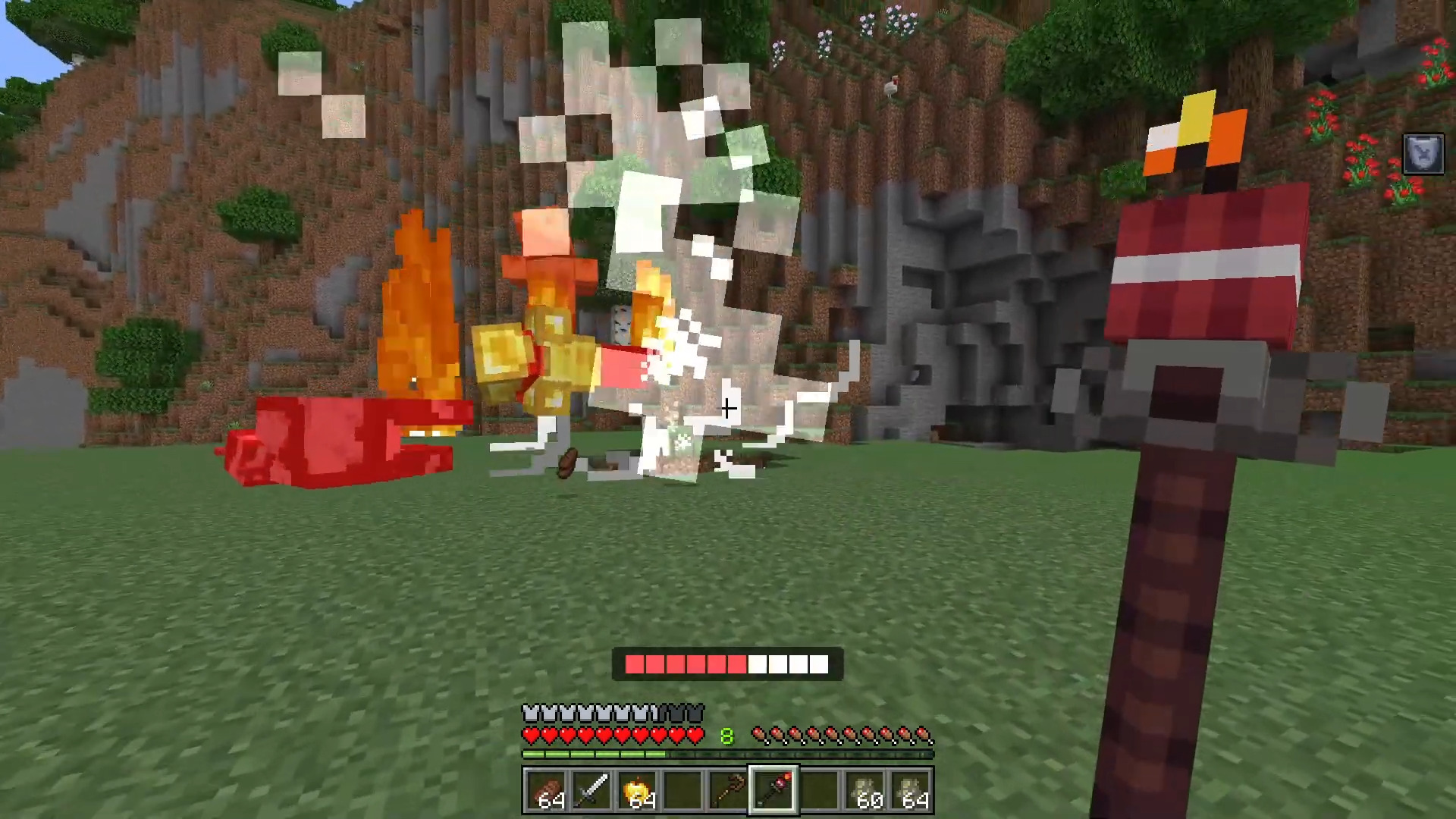Screen dimensions: 1456x819
Task: Select the cooked porkchop in the first hotbar slot
Action: click(548, 790)
